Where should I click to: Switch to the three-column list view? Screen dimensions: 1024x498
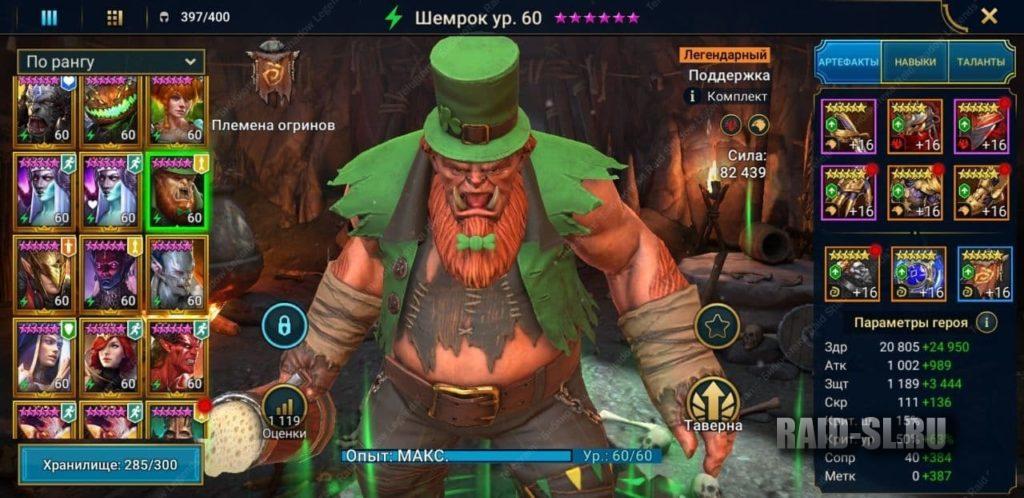tap(48, 17)
